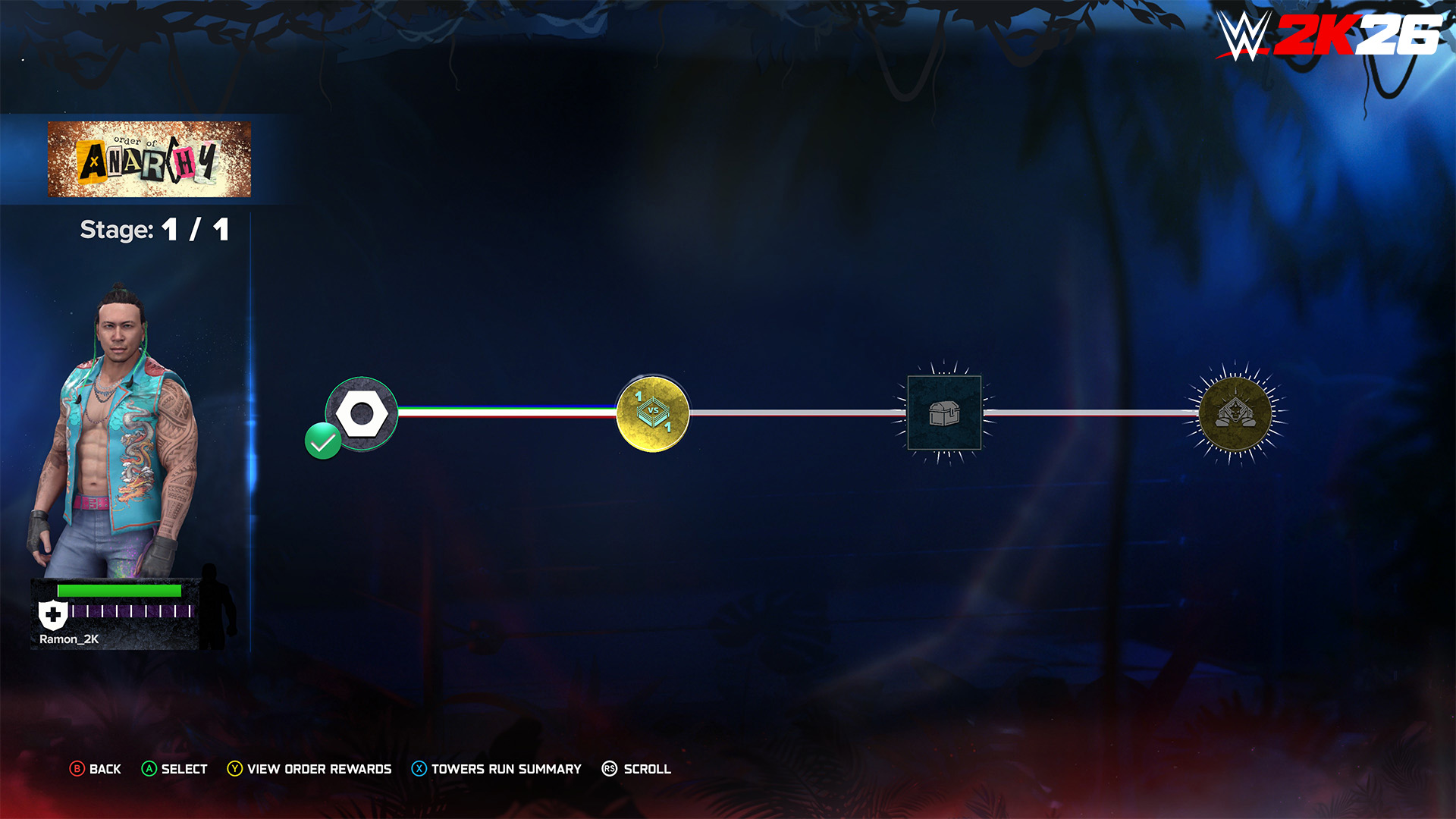This screenshot has height=819, width=1456.
Task: Select the completed hex nut start node
Action: click(x=362, y=414)
